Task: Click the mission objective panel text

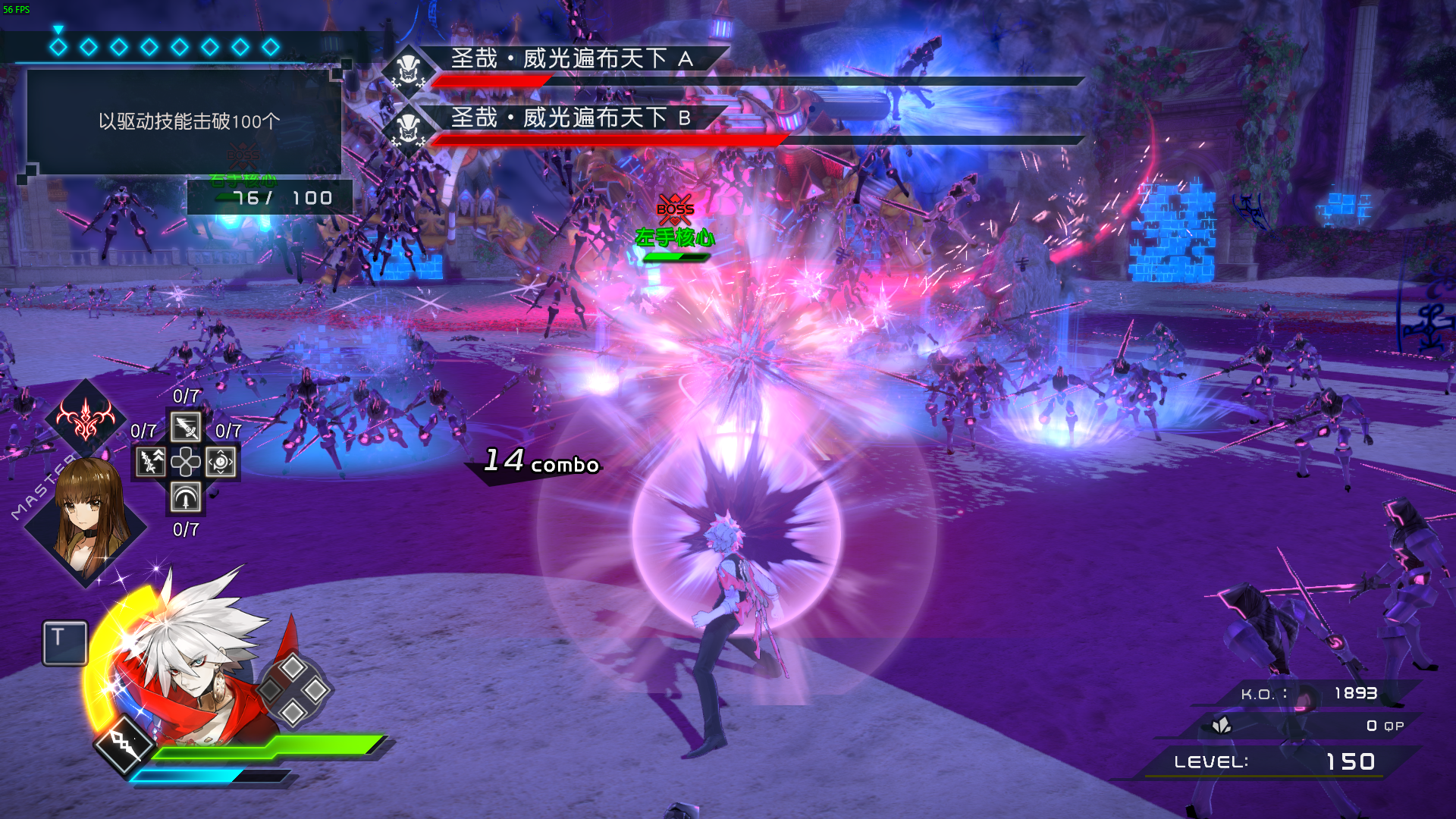Action: 189,121
